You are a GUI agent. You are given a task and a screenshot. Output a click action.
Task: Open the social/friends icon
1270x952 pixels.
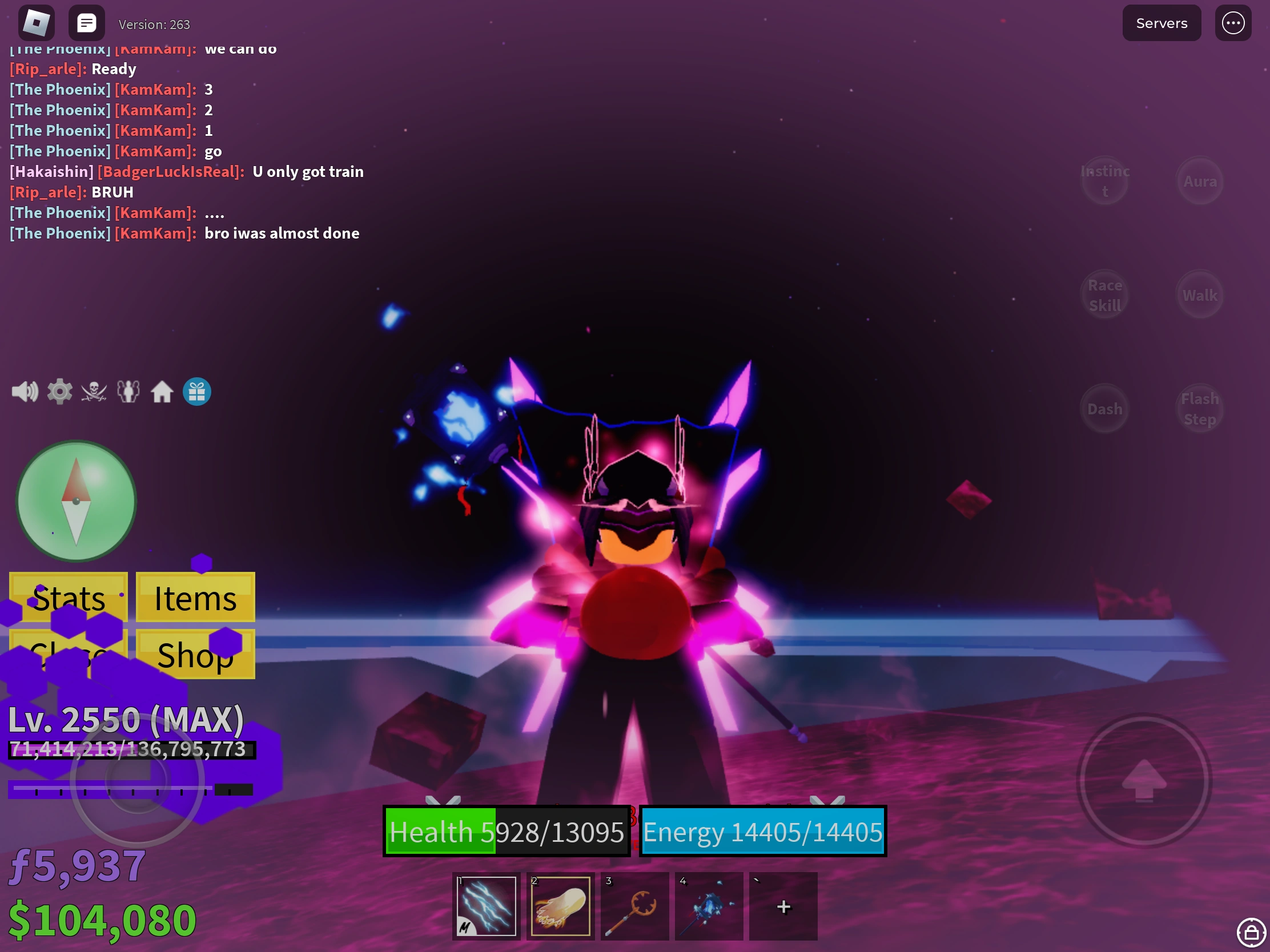coord(128,391)
